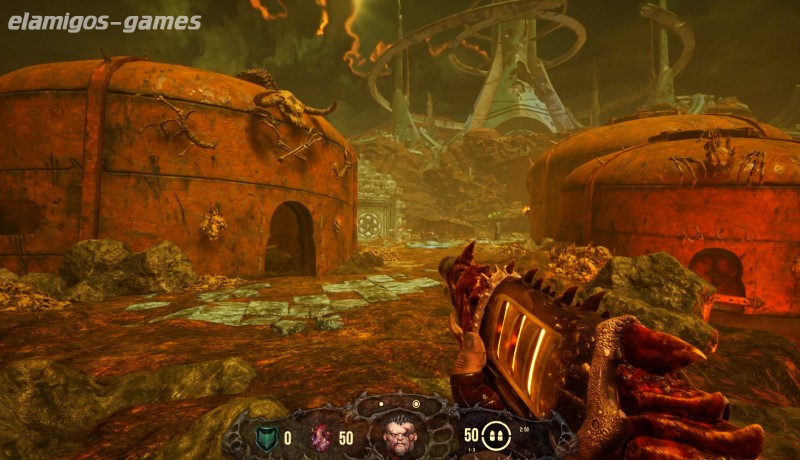
Task: Click the green armor shield icon
Action: pos(264,436)
